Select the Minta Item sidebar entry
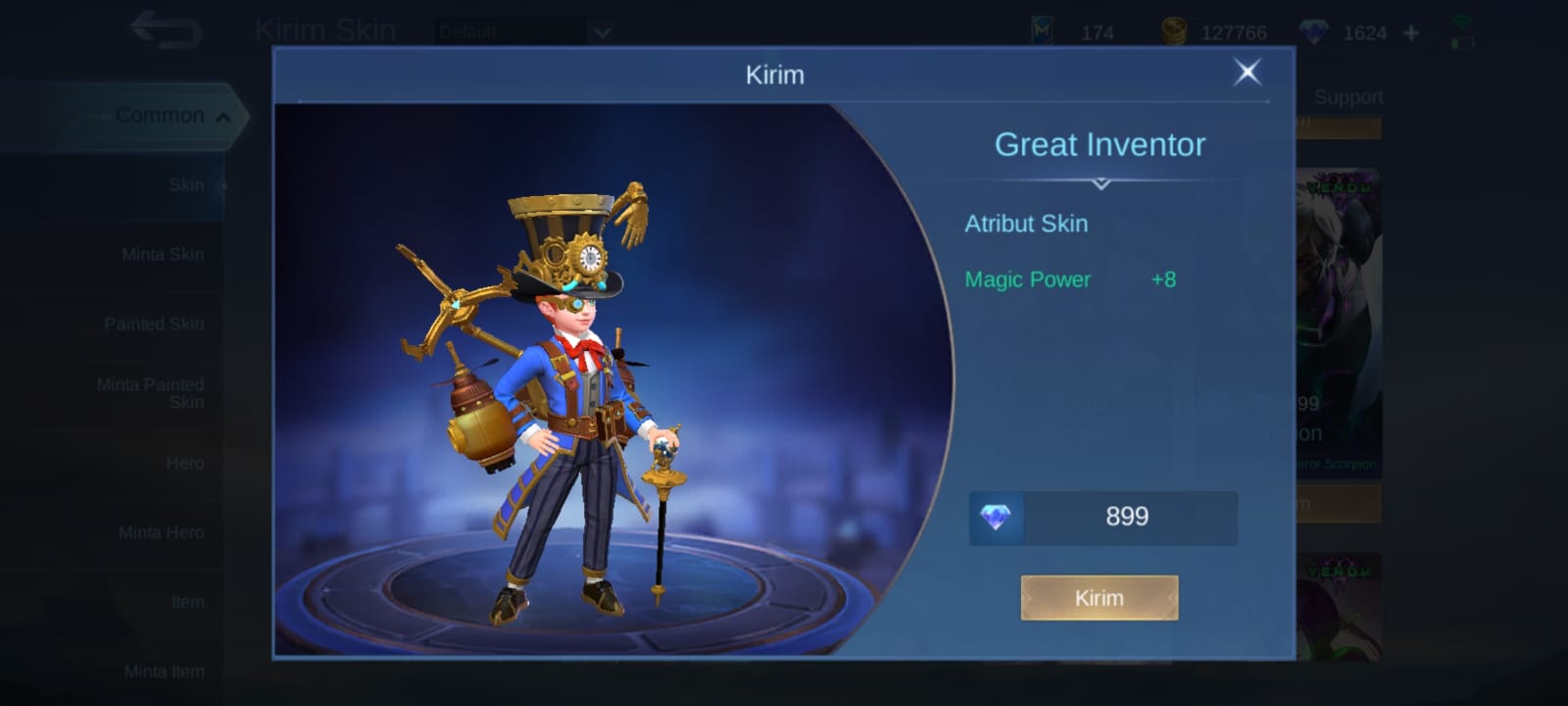The image size is (1568, 706). (x=163, y=671)
